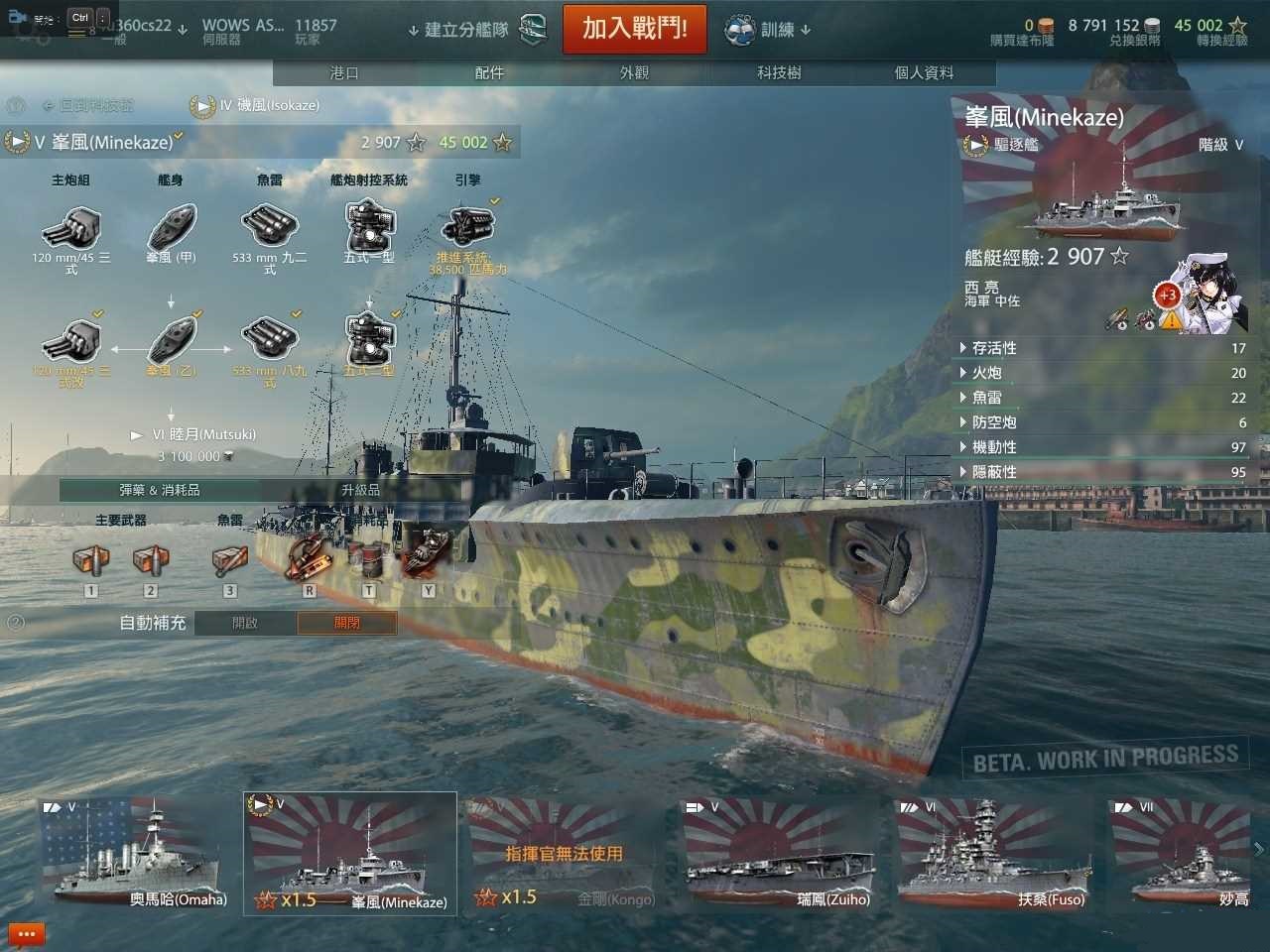Expand the 存活性 survivability stats

pos(994,348)
